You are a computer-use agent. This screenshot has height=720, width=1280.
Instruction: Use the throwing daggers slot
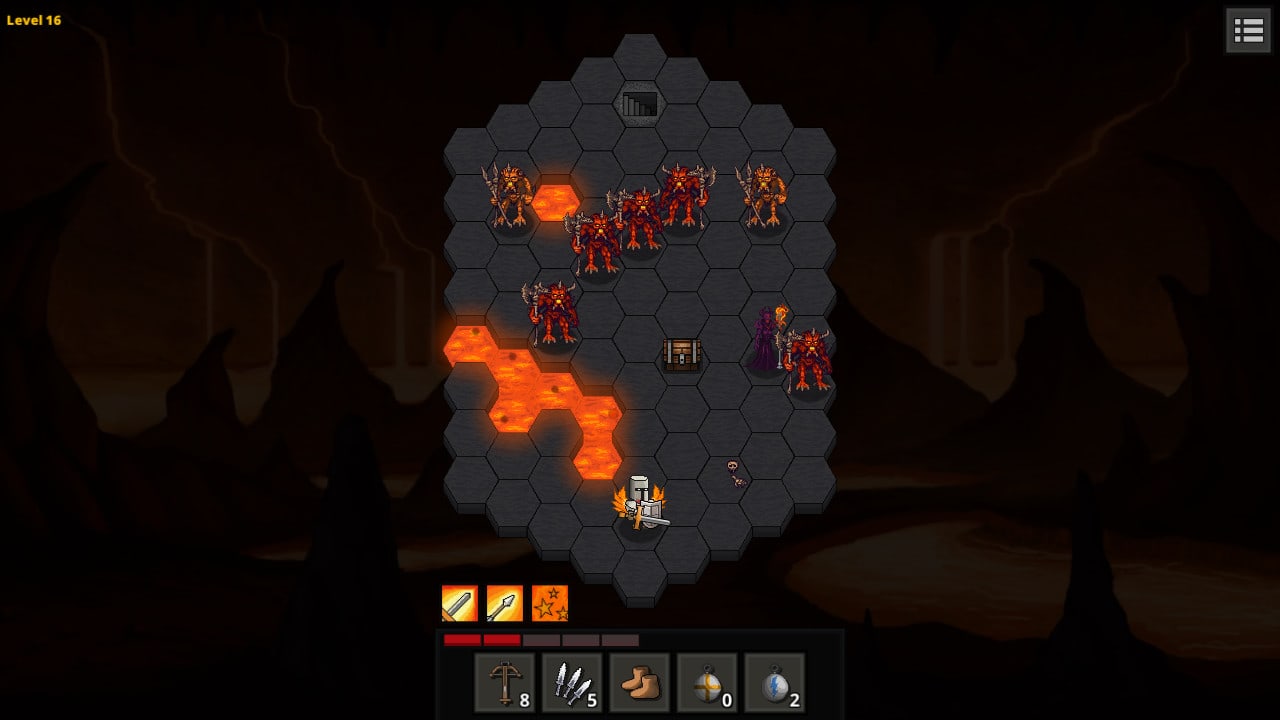[x=572, y=683]
